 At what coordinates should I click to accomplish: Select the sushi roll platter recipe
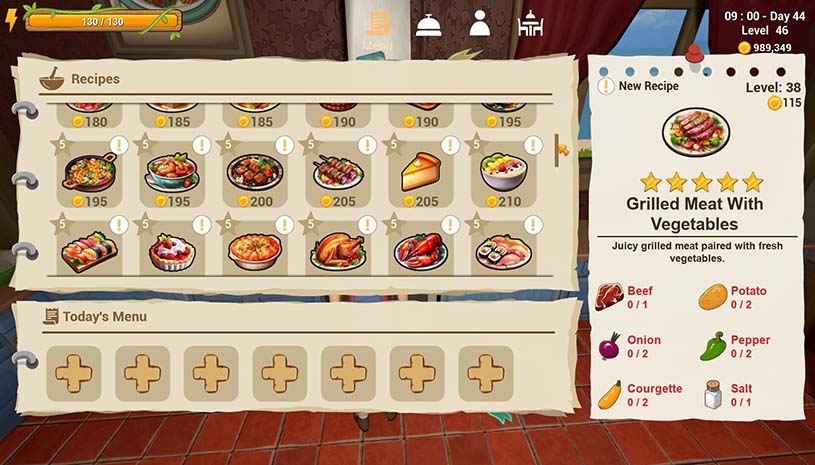[504, 250]
